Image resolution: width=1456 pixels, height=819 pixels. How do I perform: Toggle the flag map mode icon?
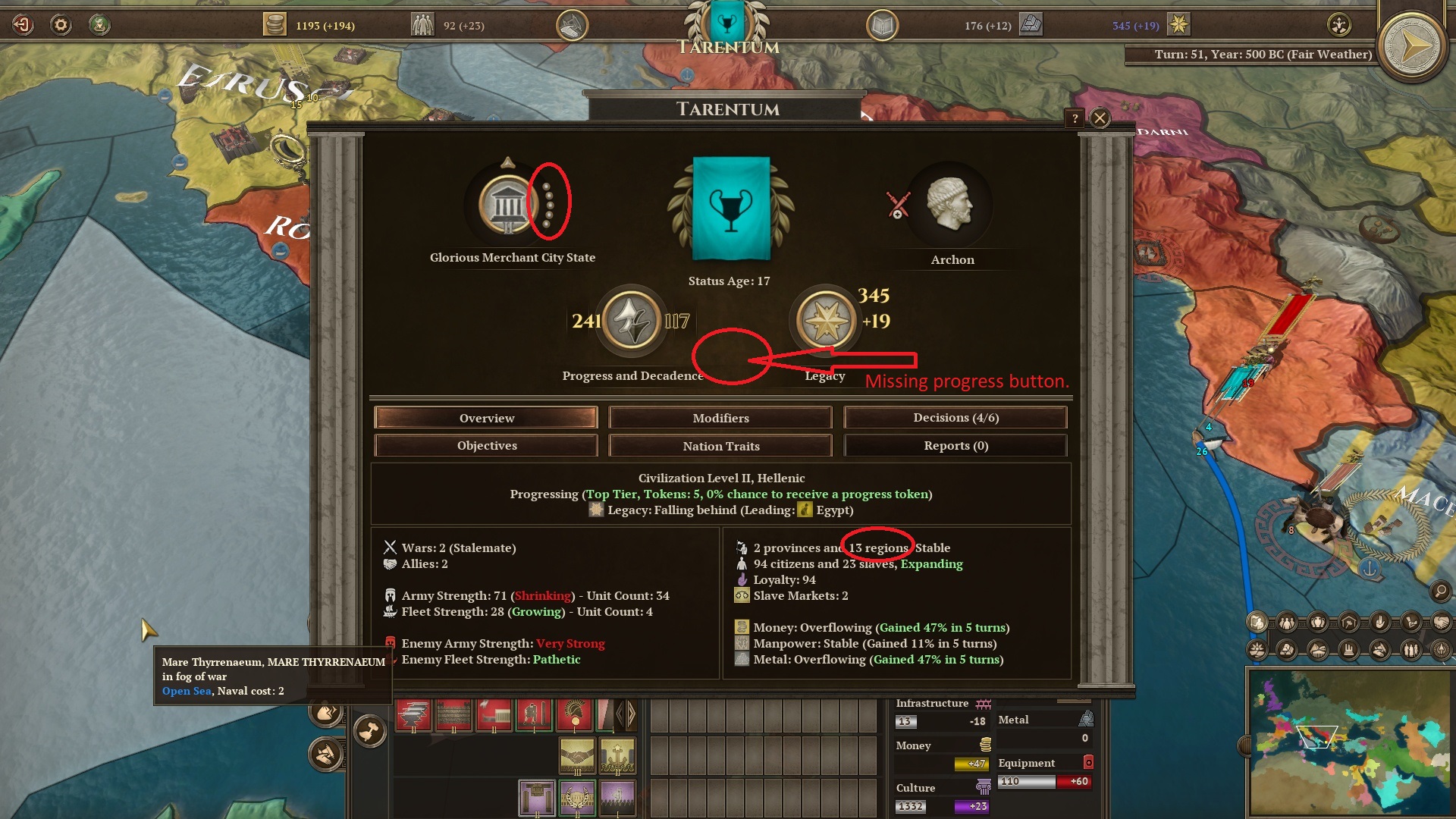point(1257,623)
